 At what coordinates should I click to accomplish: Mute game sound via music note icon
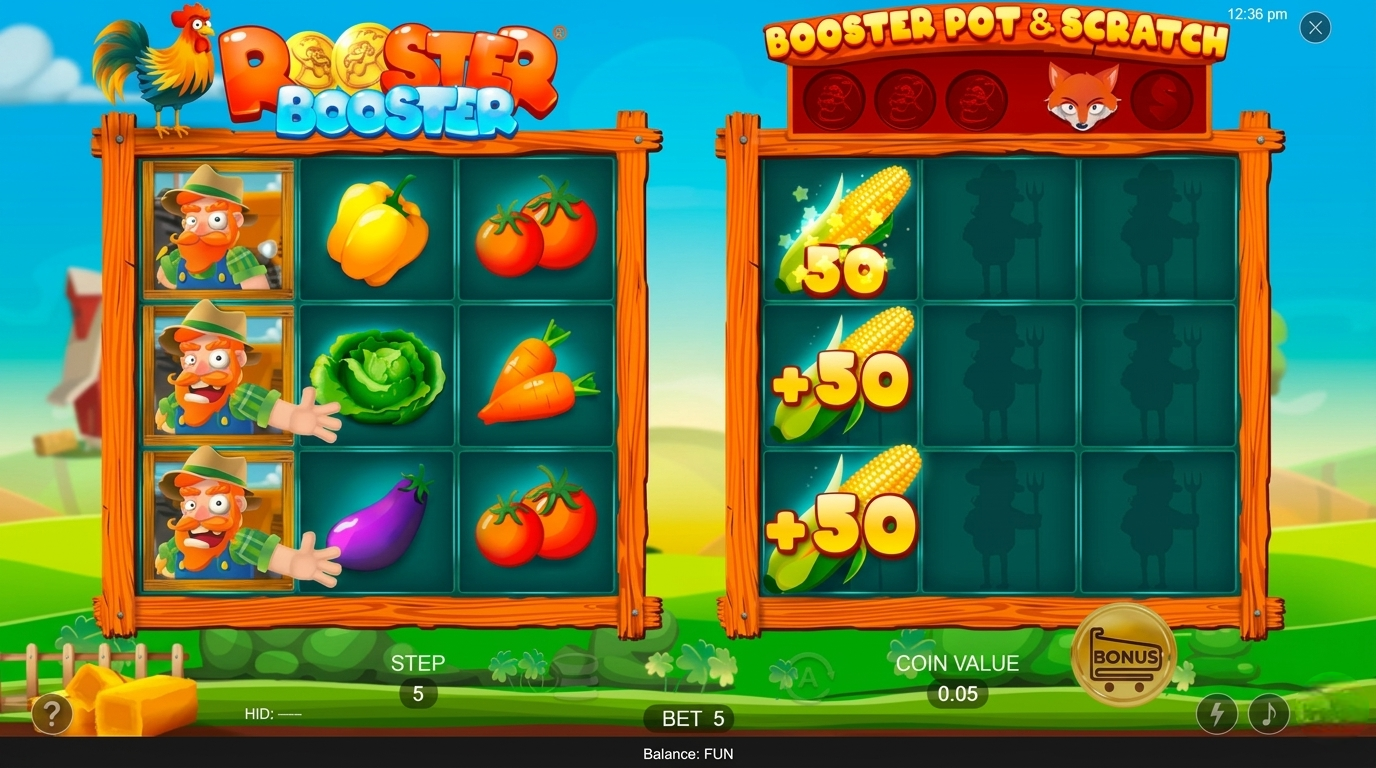tap(1267, 714)
